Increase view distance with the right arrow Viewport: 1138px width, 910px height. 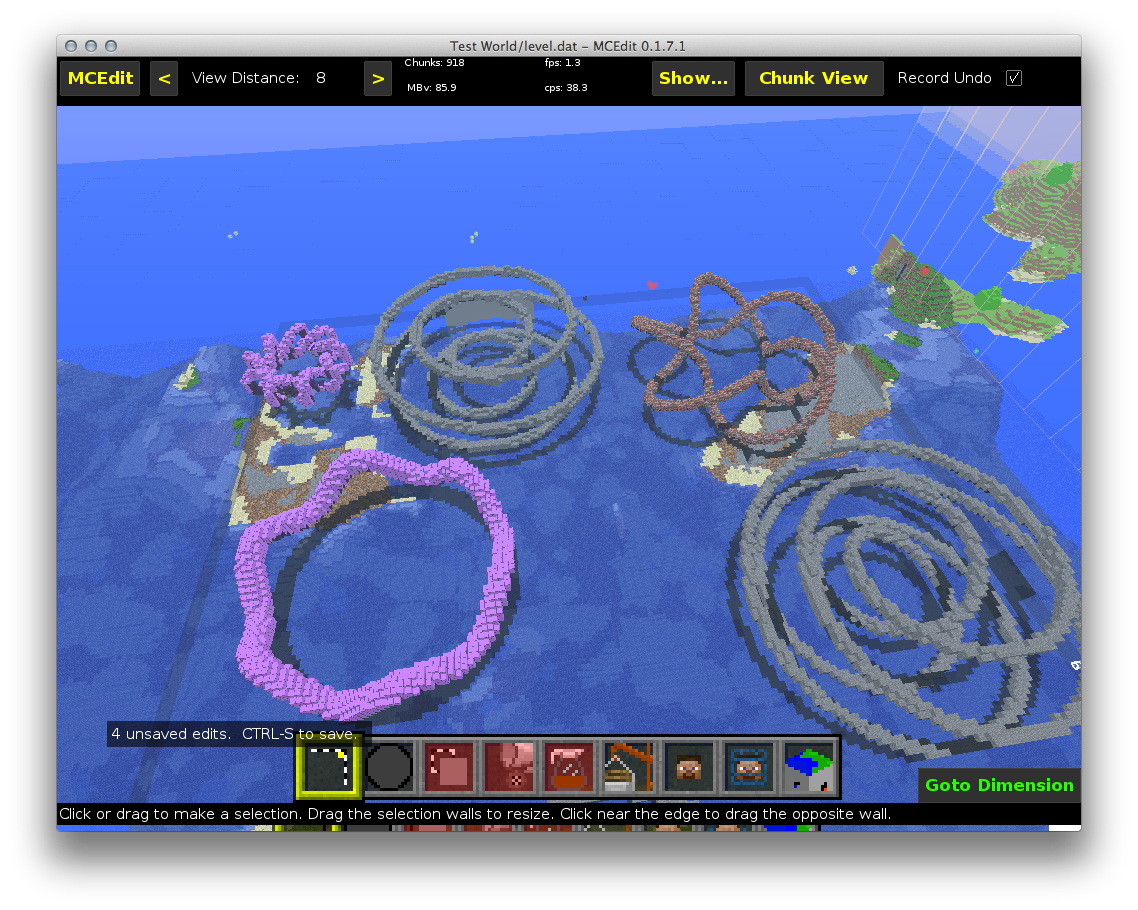(x=378, y=78)
